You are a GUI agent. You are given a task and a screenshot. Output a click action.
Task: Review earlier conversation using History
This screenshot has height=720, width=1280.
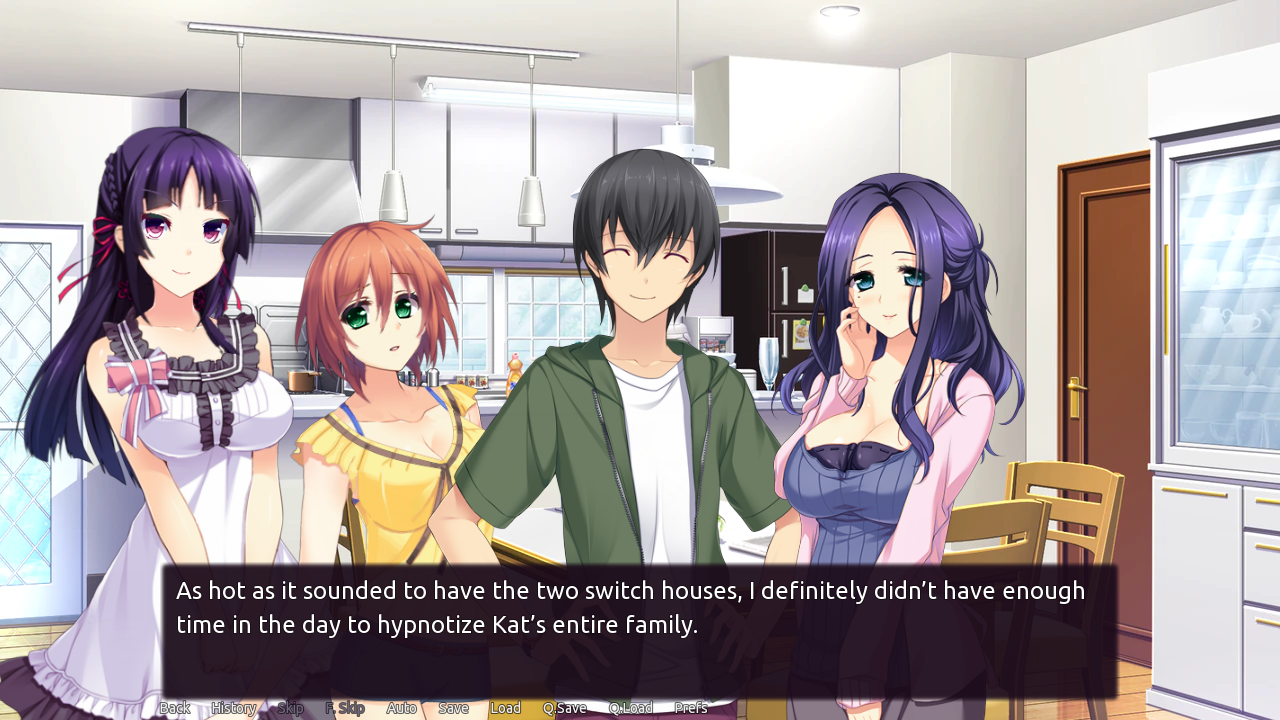click(x=233, y=707)
